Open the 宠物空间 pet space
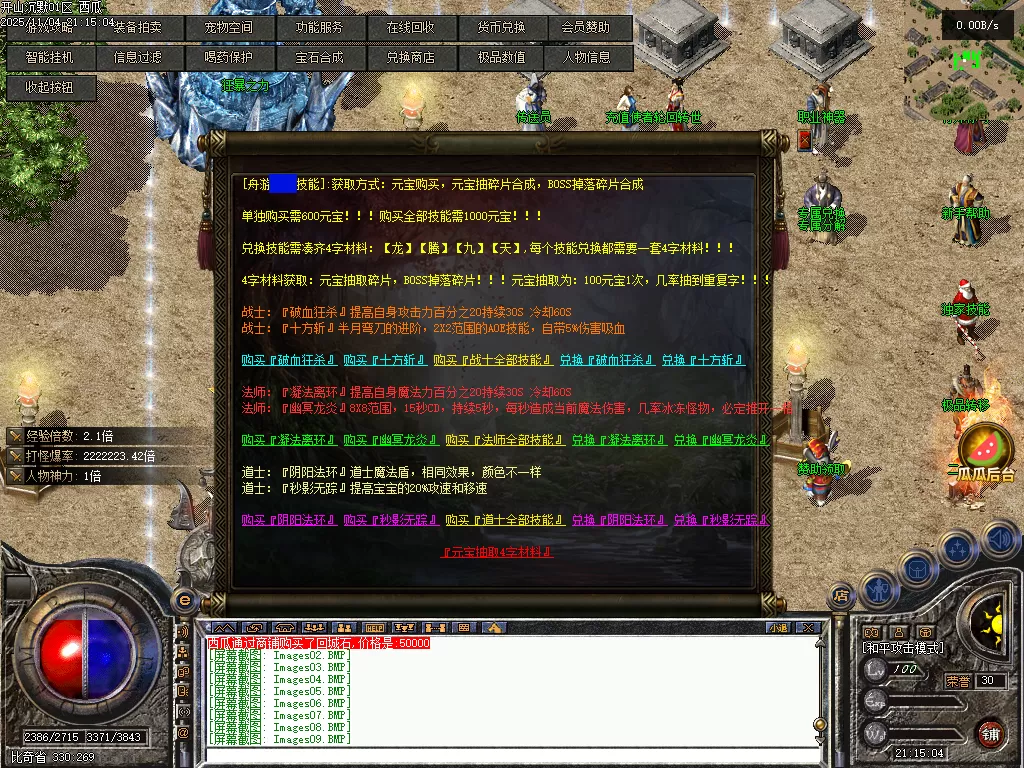Viewport: 1024px width, 768px height. point(228,28)
